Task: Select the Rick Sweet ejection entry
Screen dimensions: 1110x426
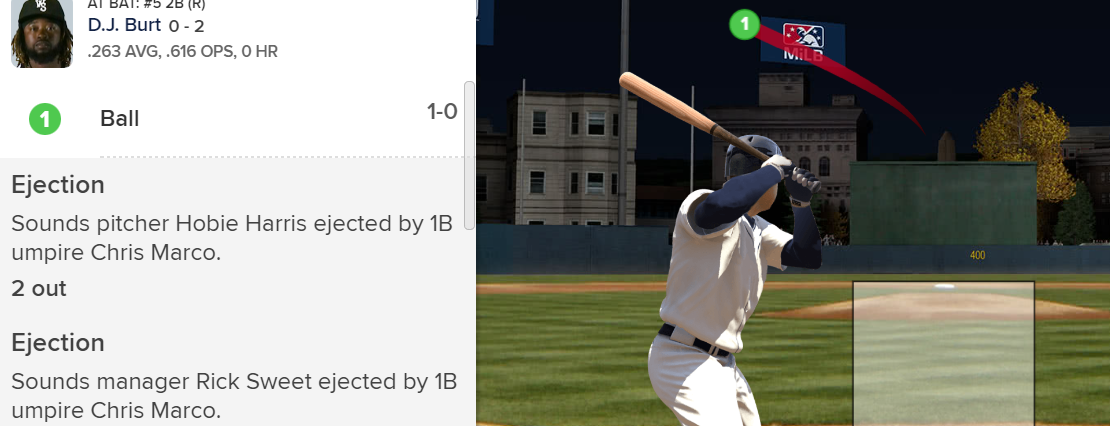Action: point(234,376)
